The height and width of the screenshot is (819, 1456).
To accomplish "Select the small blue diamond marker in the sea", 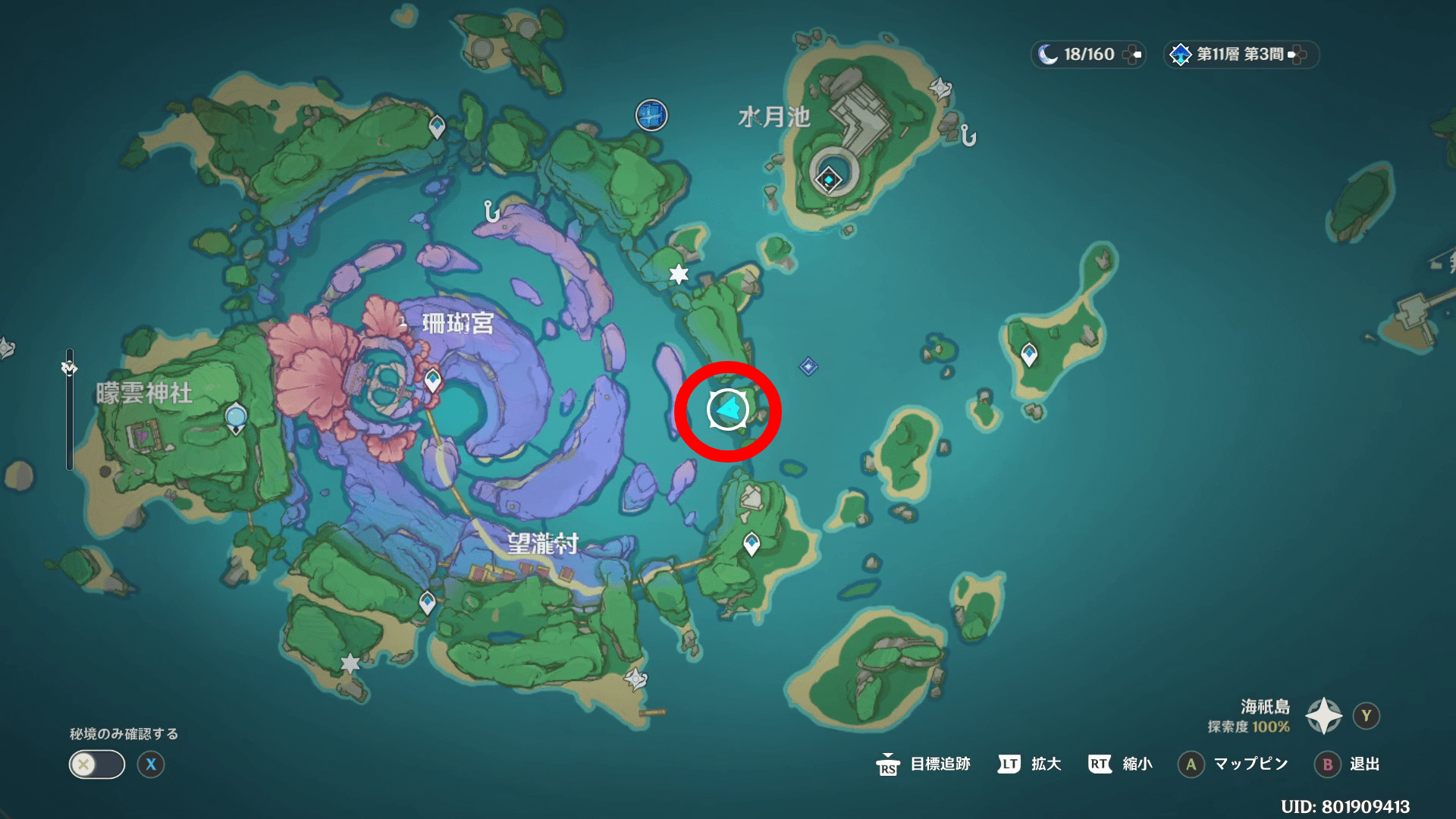I will click(x=808, y=367).
